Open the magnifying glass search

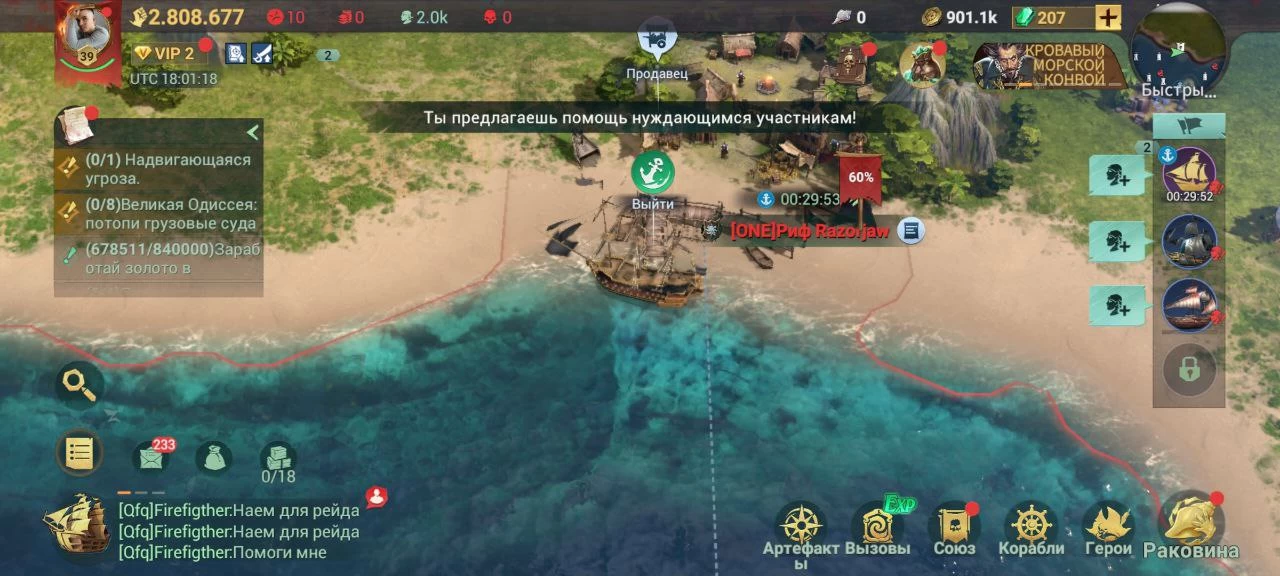tap(79, 384)
